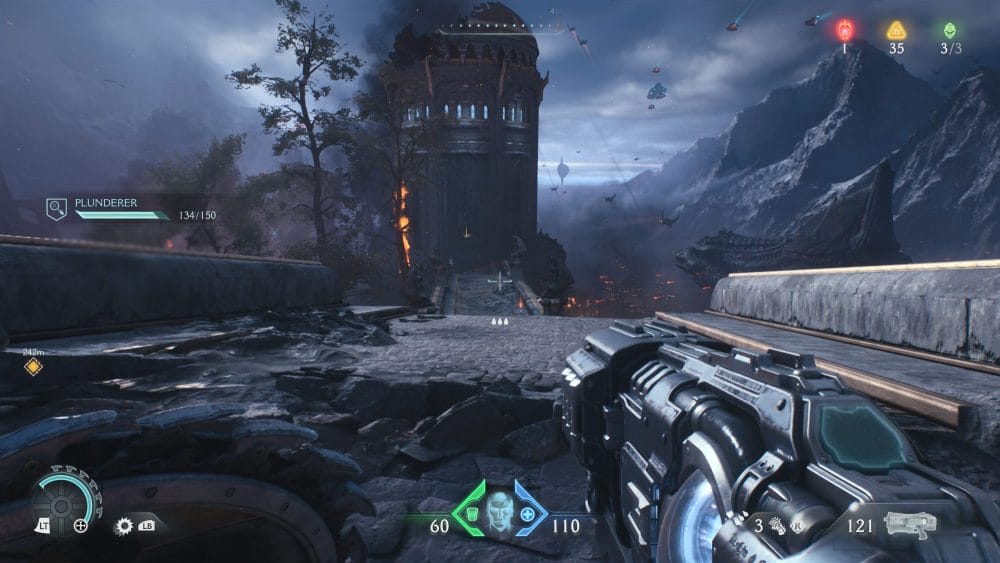Screen dimensions: 1000x563
Task: Activate the spiked saw ability icon
Action: coord(125,524)
